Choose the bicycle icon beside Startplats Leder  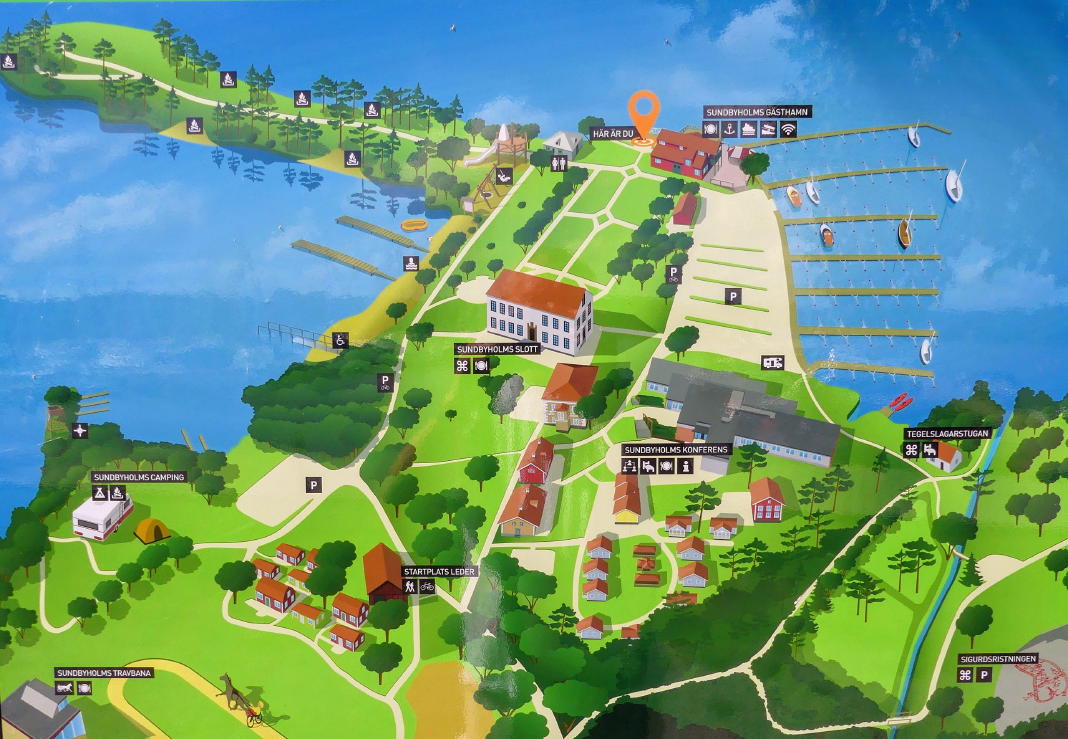tap(428, 586)
